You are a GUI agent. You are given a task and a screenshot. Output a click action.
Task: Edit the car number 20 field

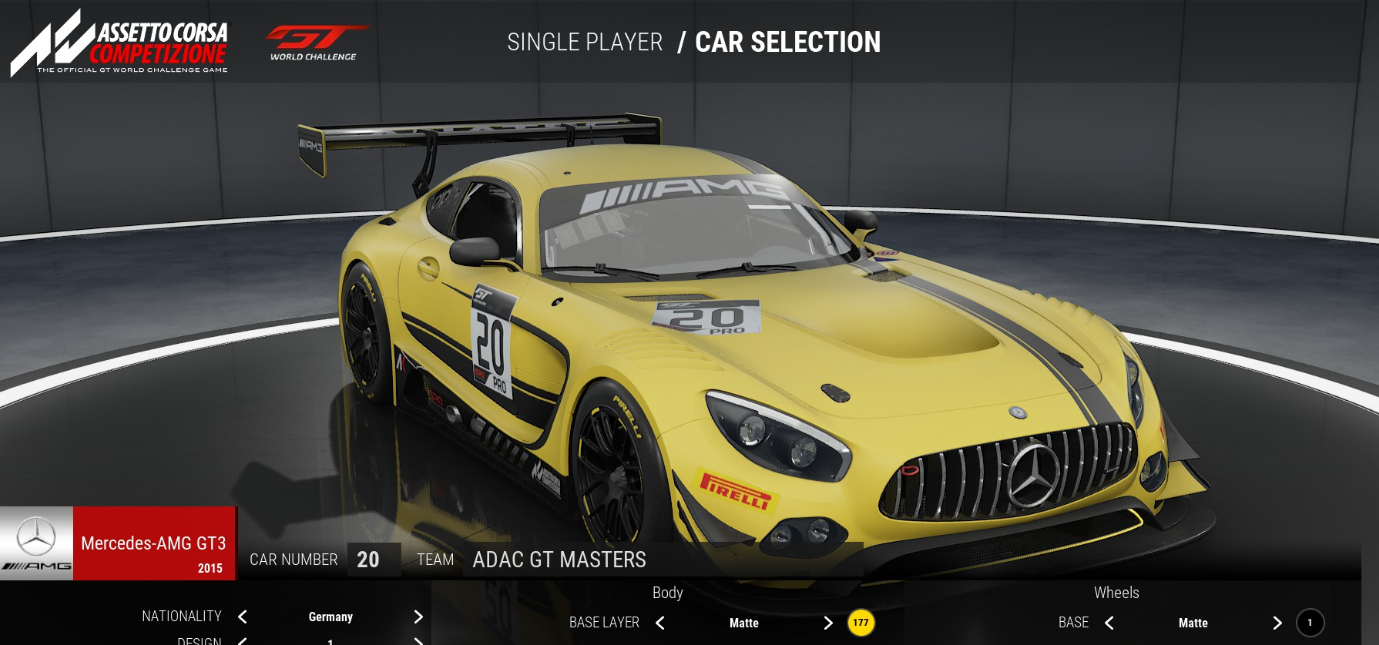click(369, 560)
